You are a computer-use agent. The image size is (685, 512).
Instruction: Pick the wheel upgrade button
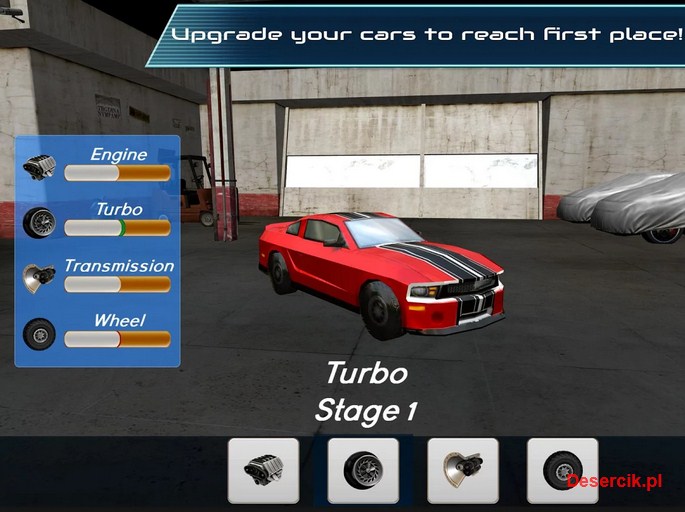pos(562,470)
